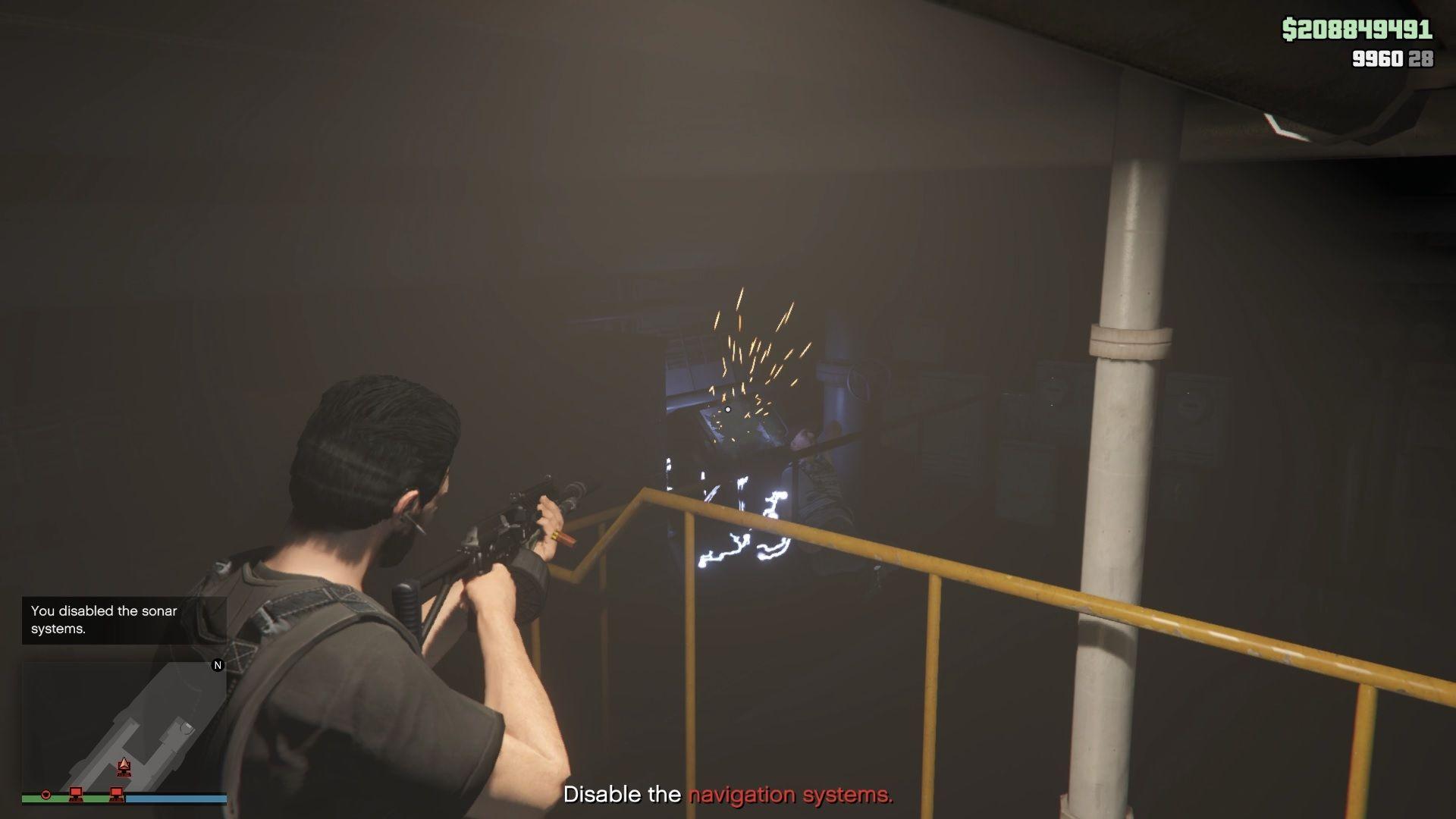
Task: Click the left red computer icon on minimap
Action: 76,795
